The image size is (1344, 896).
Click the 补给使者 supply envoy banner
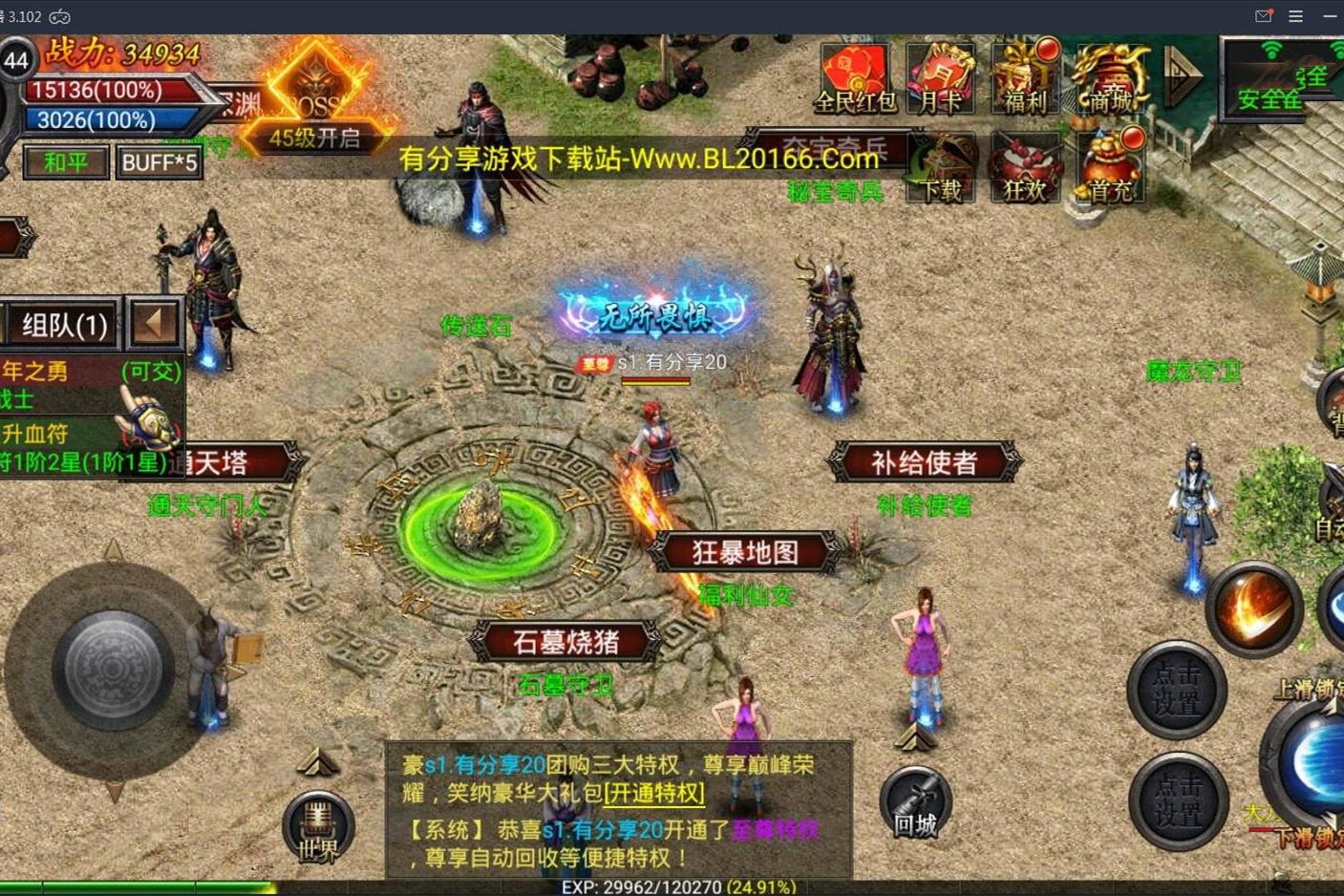(923, 461)
